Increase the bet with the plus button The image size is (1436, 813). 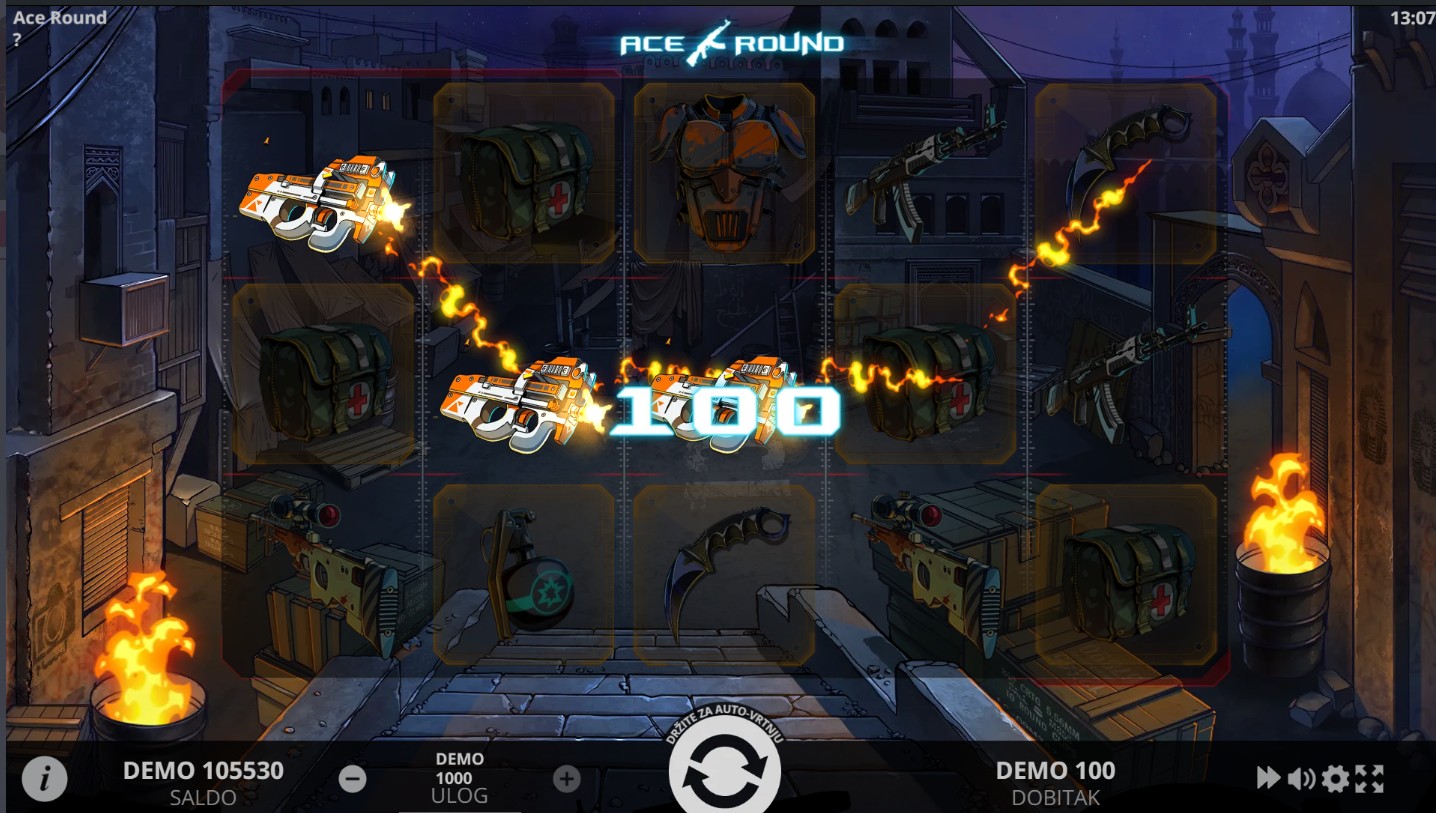[567, 779]
